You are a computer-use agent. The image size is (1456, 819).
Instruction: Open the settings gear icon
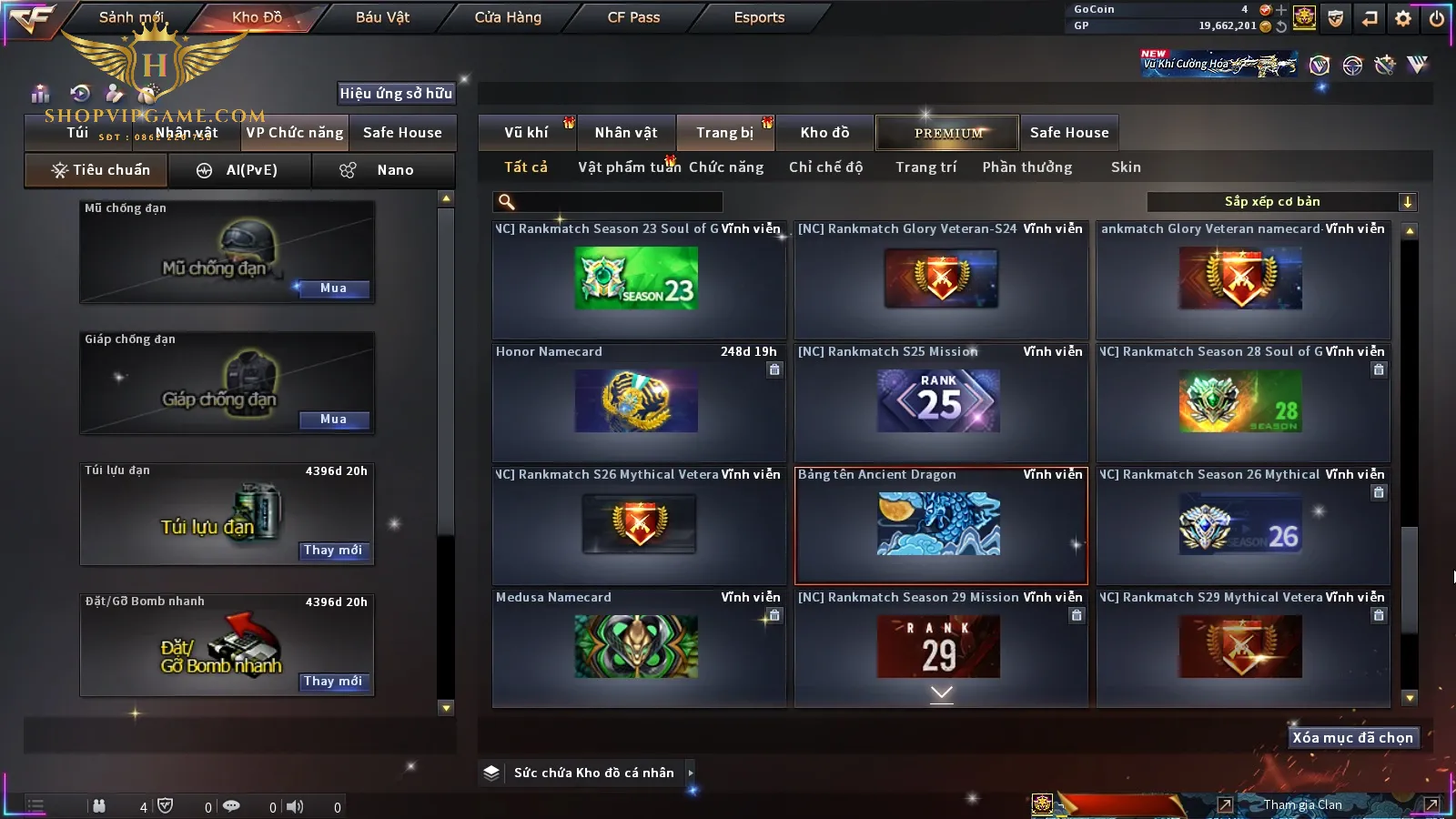1403,18
